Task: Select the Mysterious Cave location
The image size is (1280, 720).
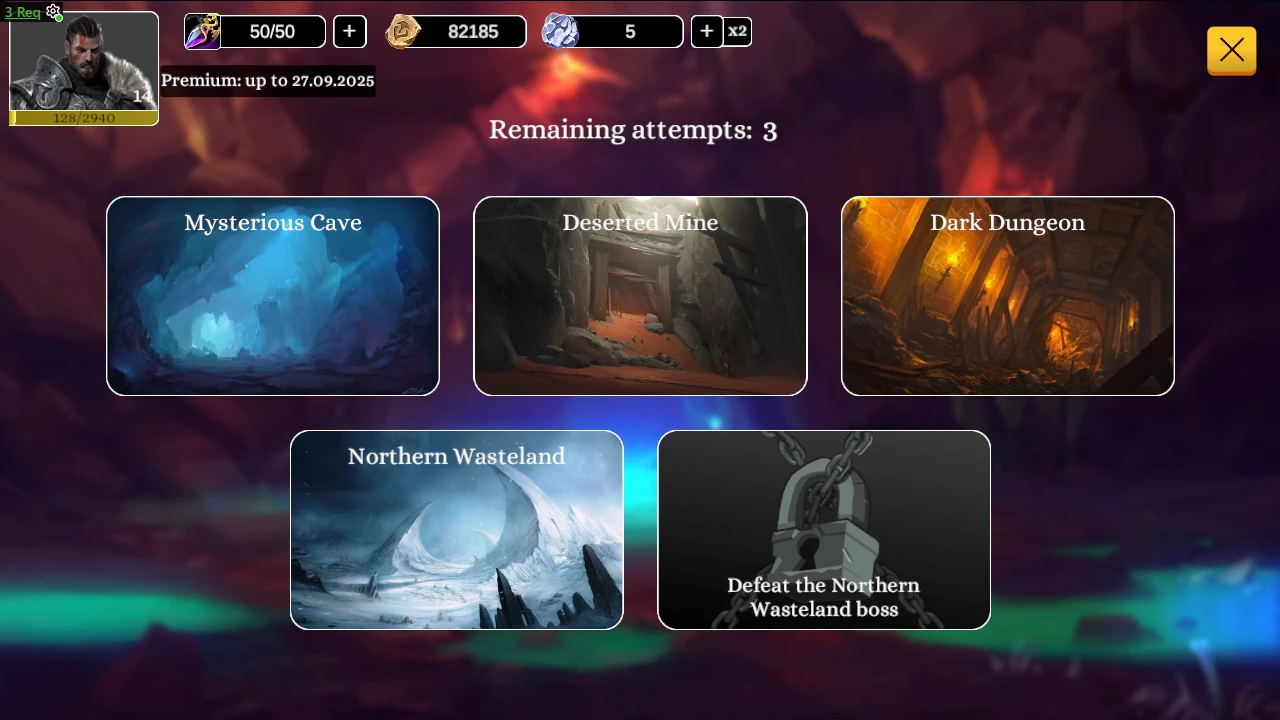Action: pyautogui.click(x=272, y=295)
